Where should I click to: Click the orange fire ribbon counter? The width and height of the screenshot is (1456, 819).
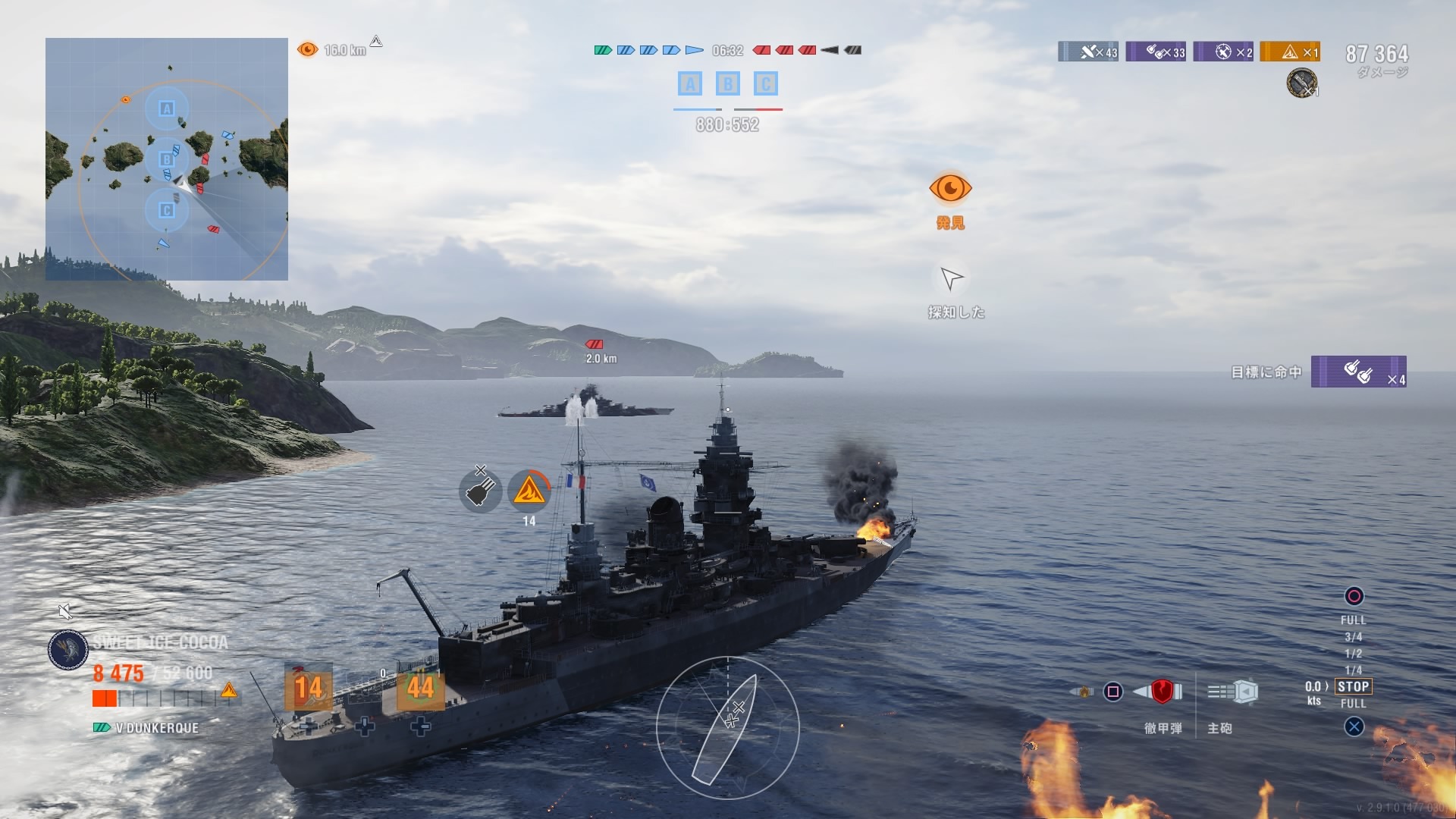point(1290,52)
